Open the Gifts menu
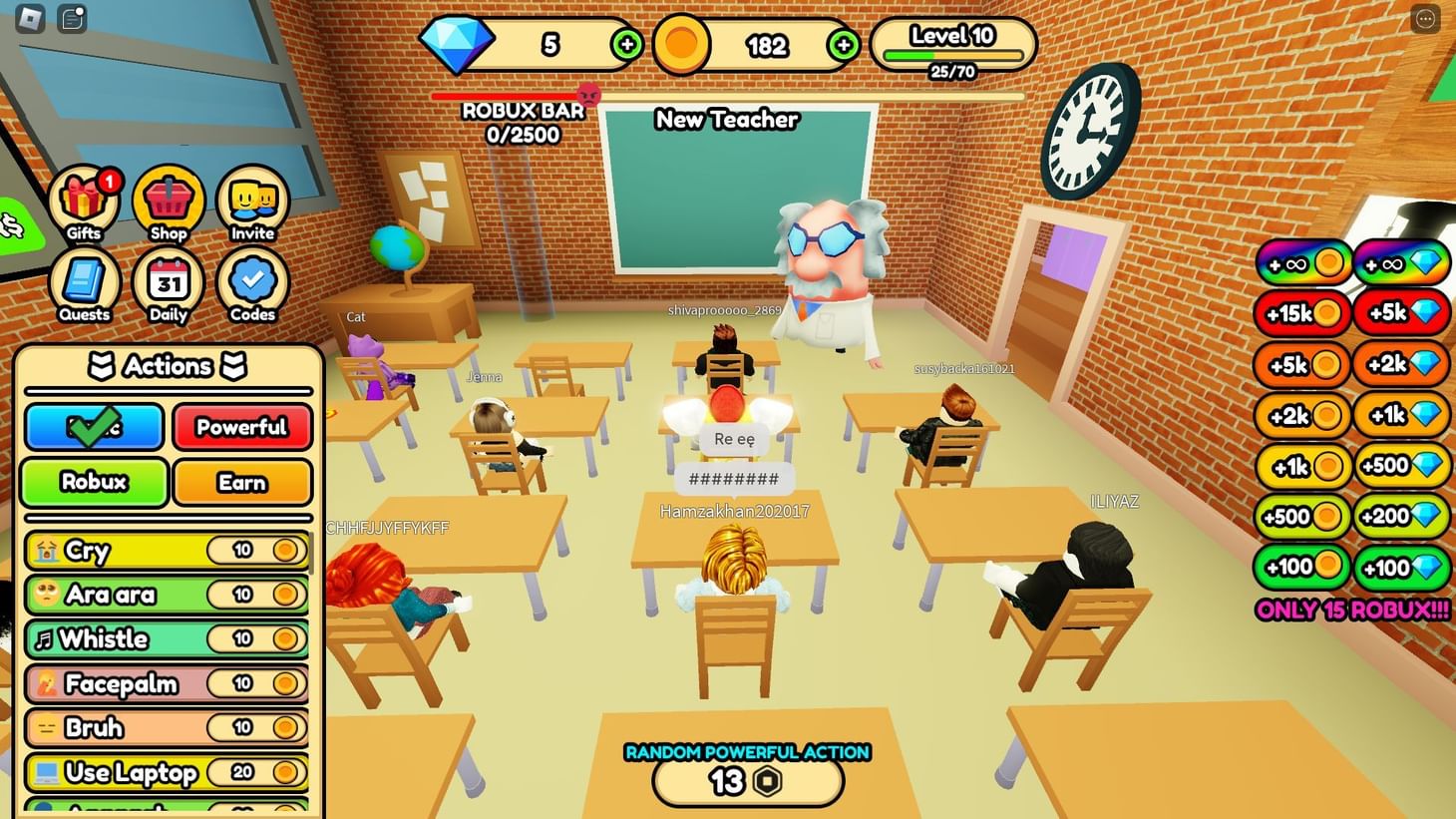The height and width of the screenshot is (819, 1456). [83, 202]
